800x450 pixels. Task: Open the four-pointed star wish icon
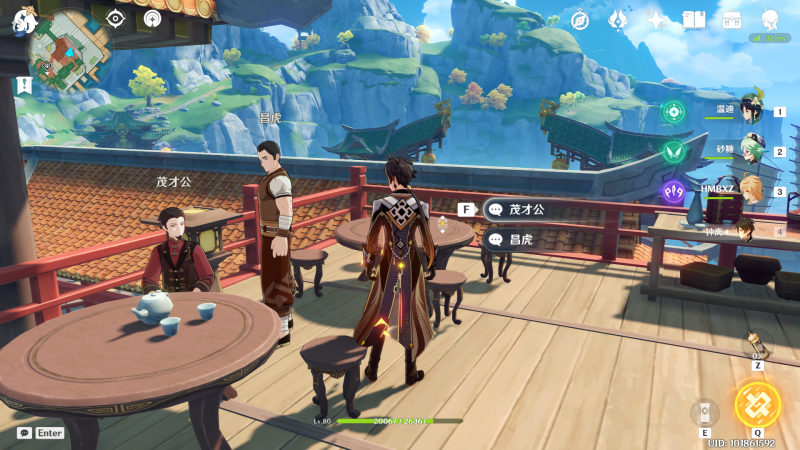656,20
